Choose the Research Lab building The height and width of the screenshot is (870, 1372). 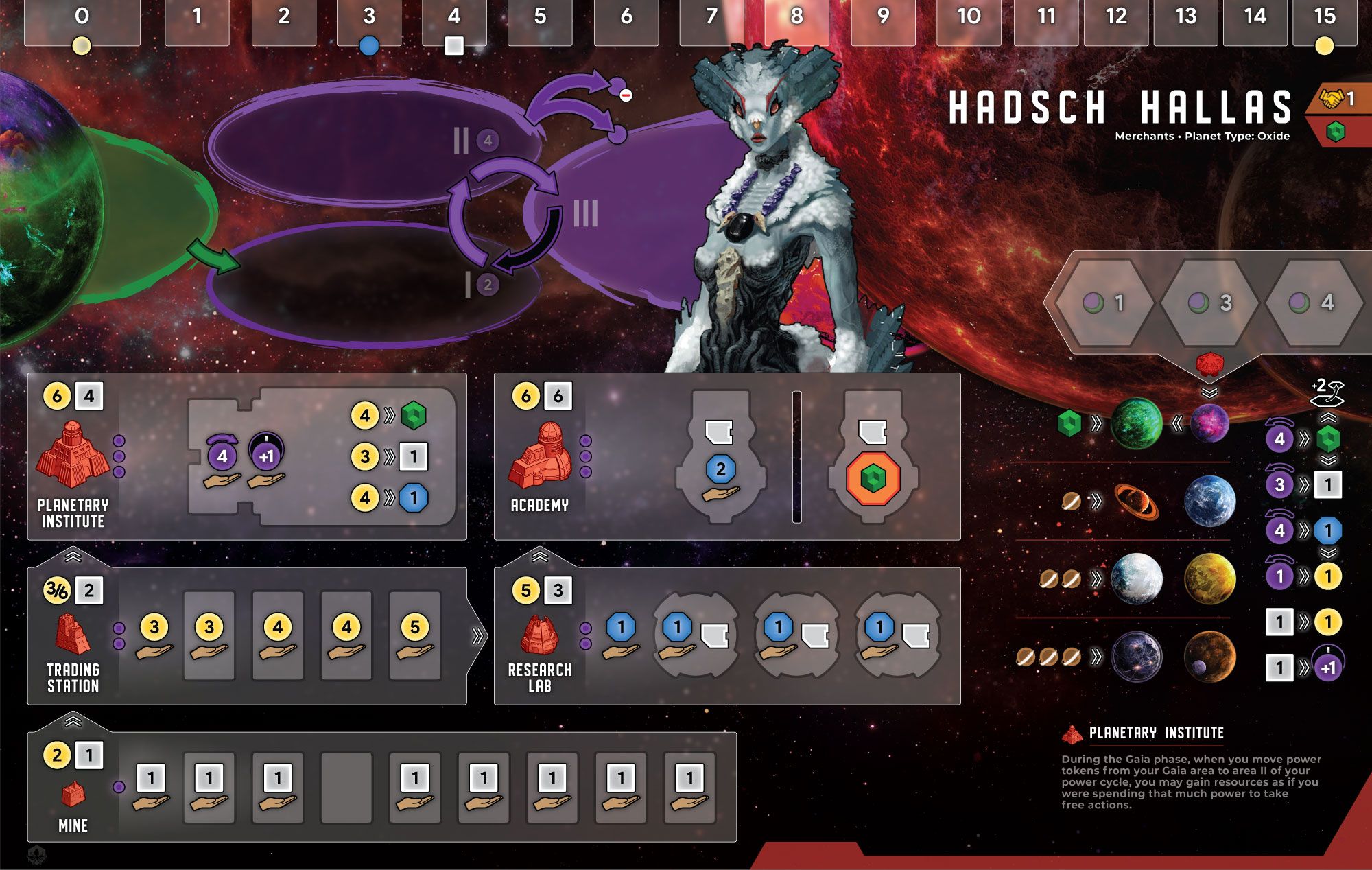(541, 633)
